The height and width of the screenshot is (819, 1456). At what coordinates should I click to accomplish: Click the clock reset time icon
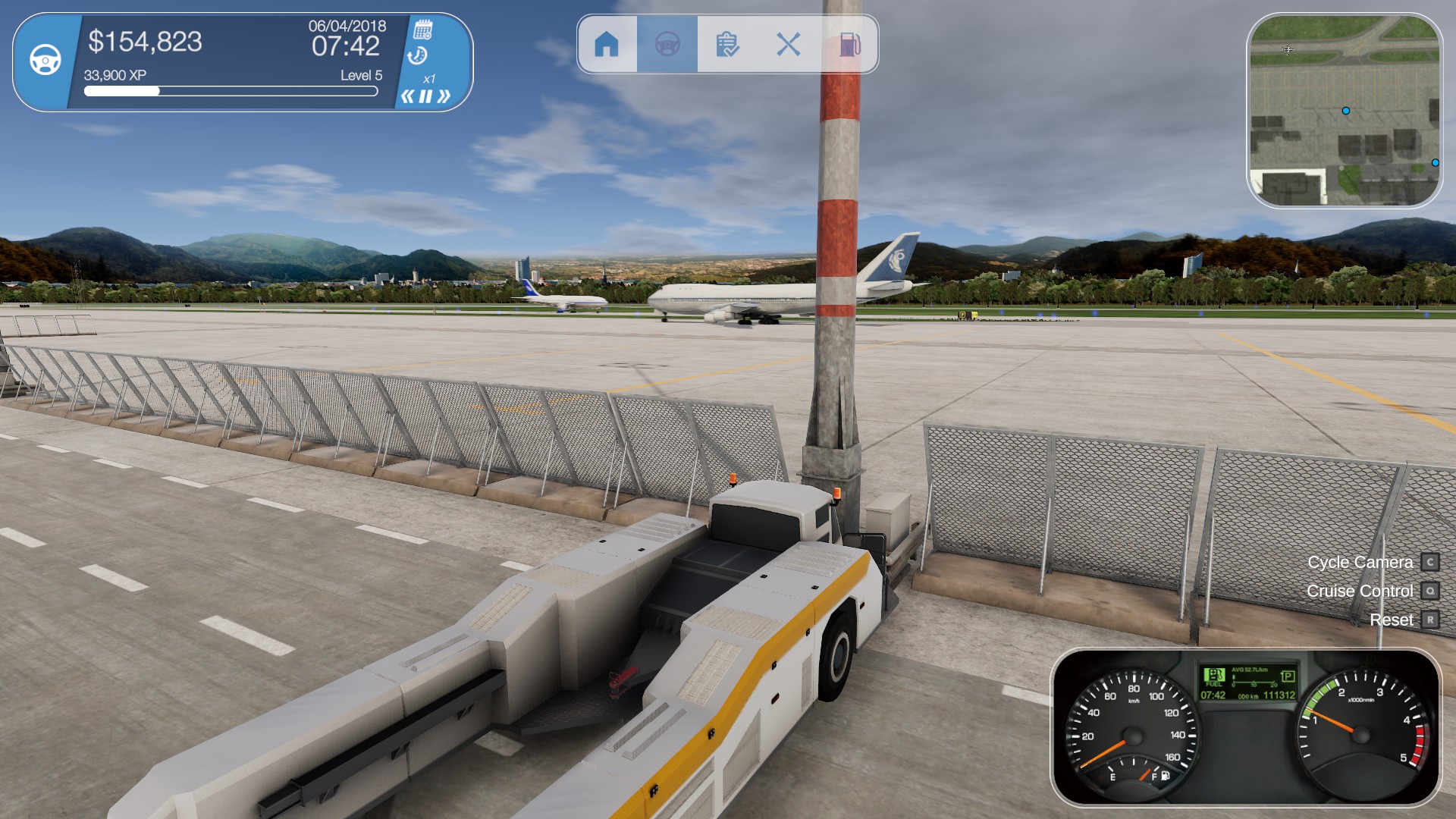coord(417,55)
